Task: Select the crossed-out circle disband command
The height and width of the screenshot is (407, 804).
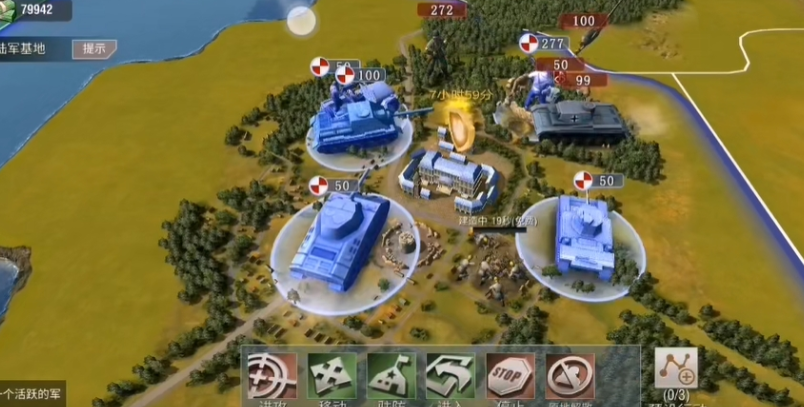Action: [571, 376]
